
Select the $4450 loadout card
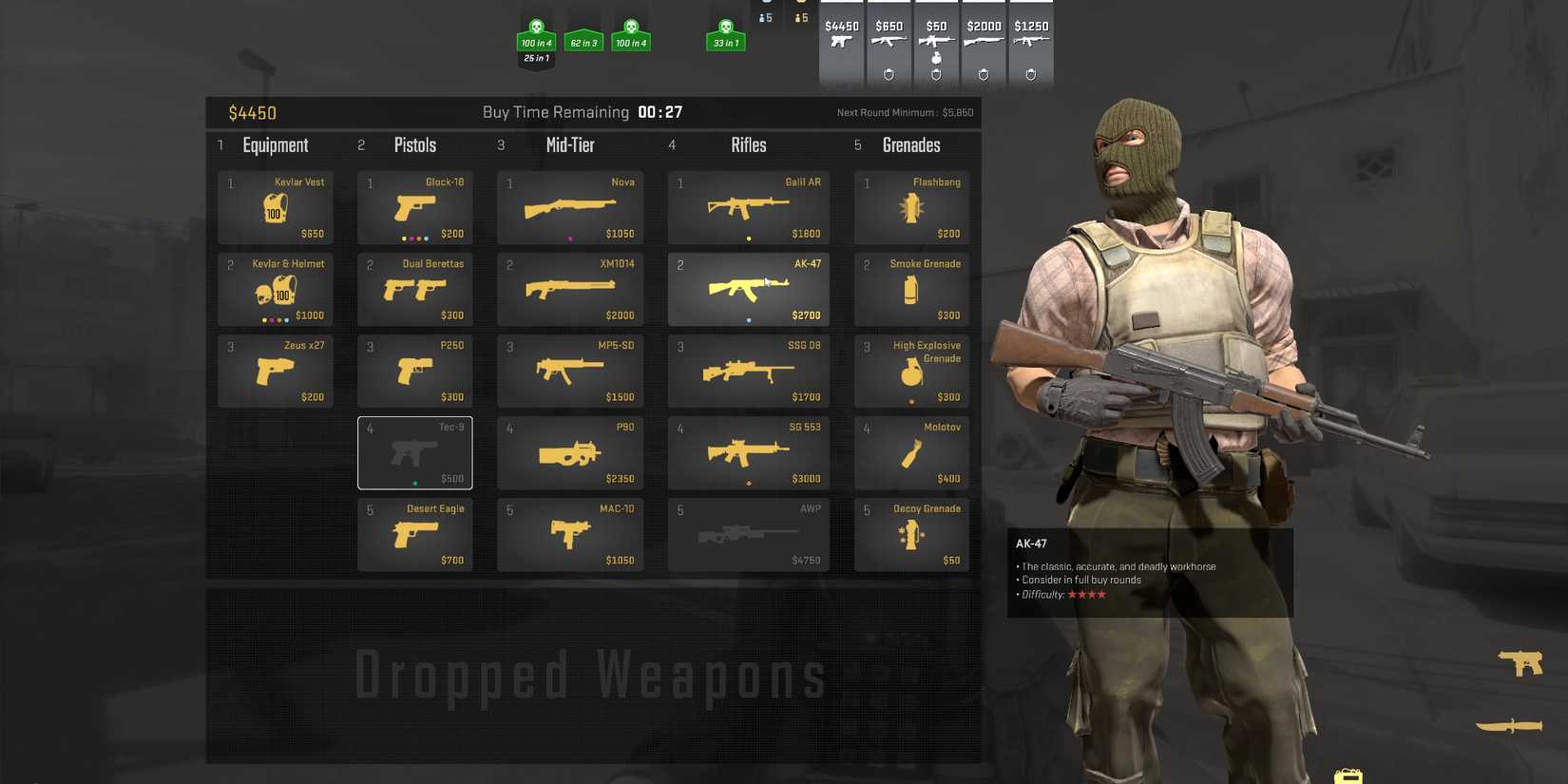[x=841, y=42]
